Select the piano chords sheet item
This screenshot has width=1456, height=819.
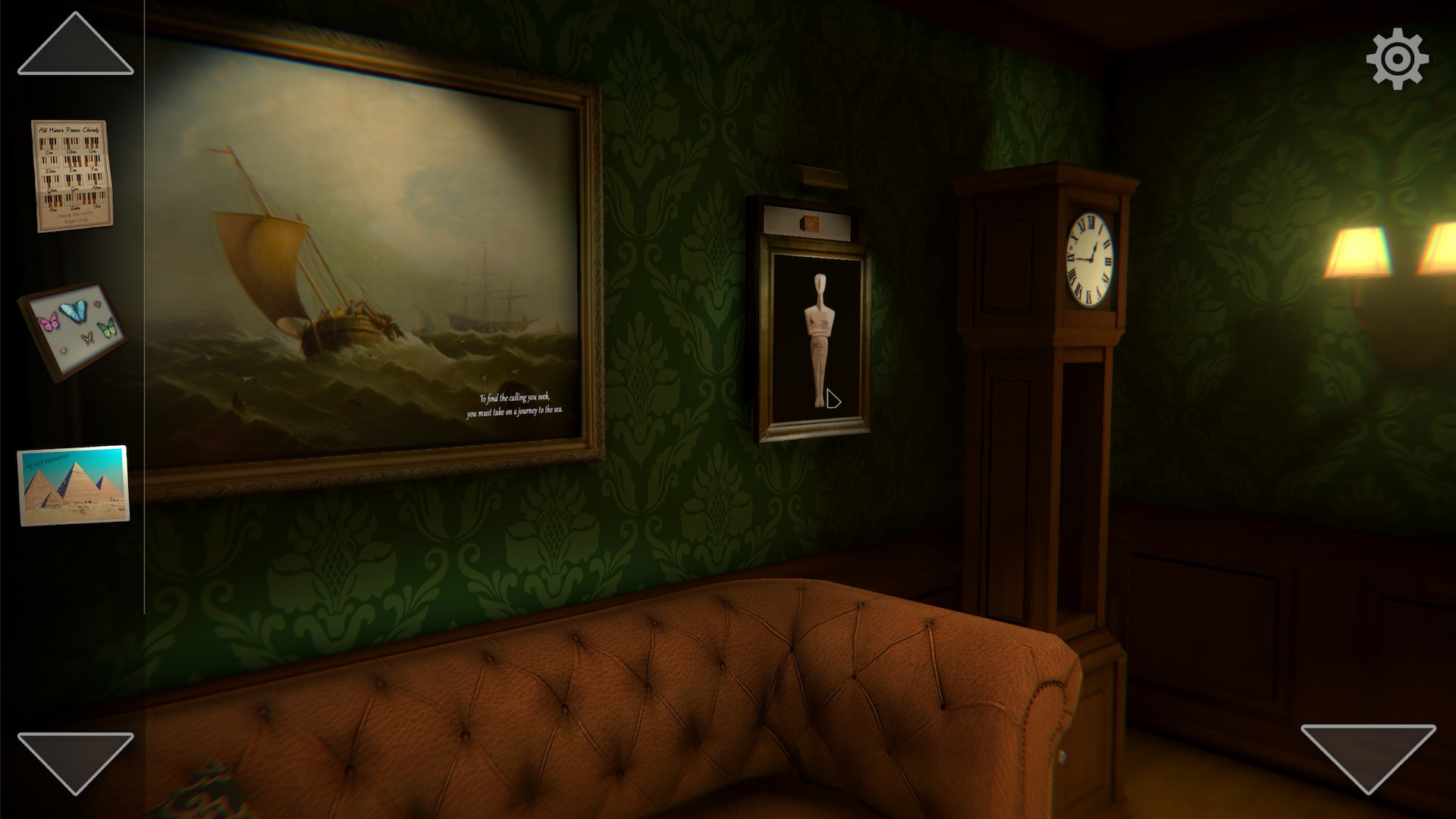coord(71,175)
